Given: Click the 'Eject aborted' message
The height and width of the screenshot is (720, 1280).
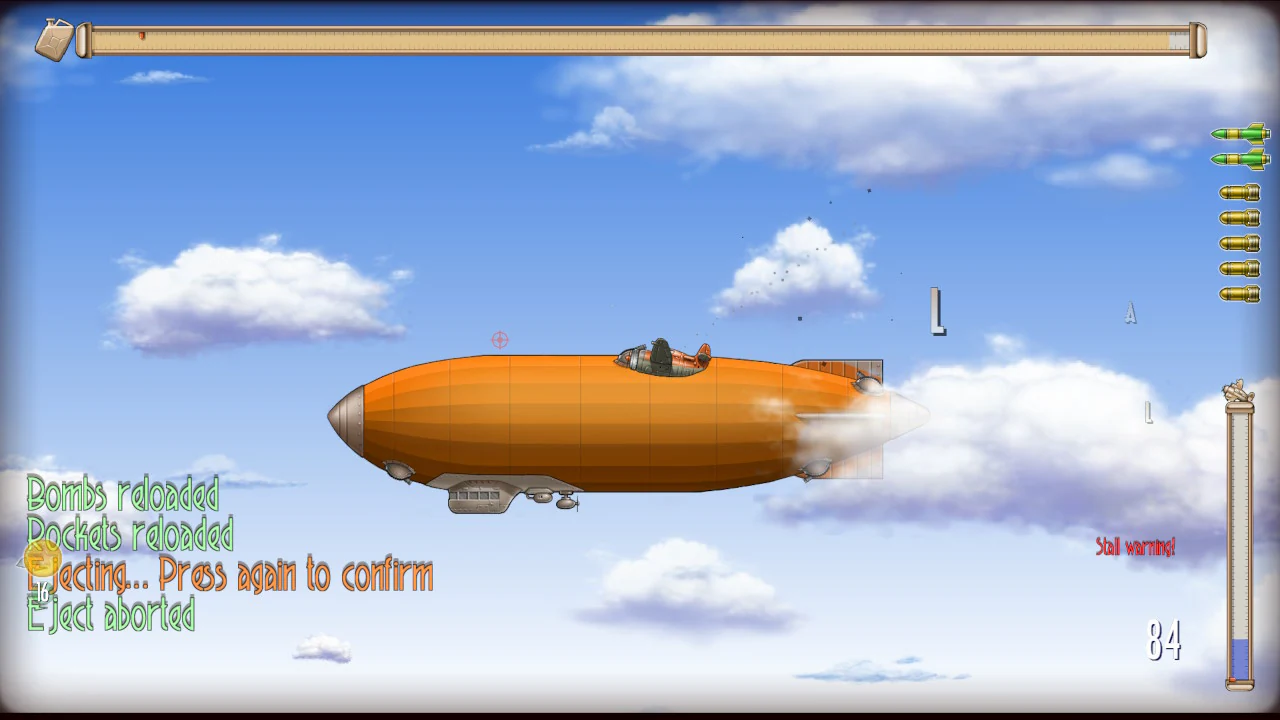Looking at the screenshot, I should point(110,615).
